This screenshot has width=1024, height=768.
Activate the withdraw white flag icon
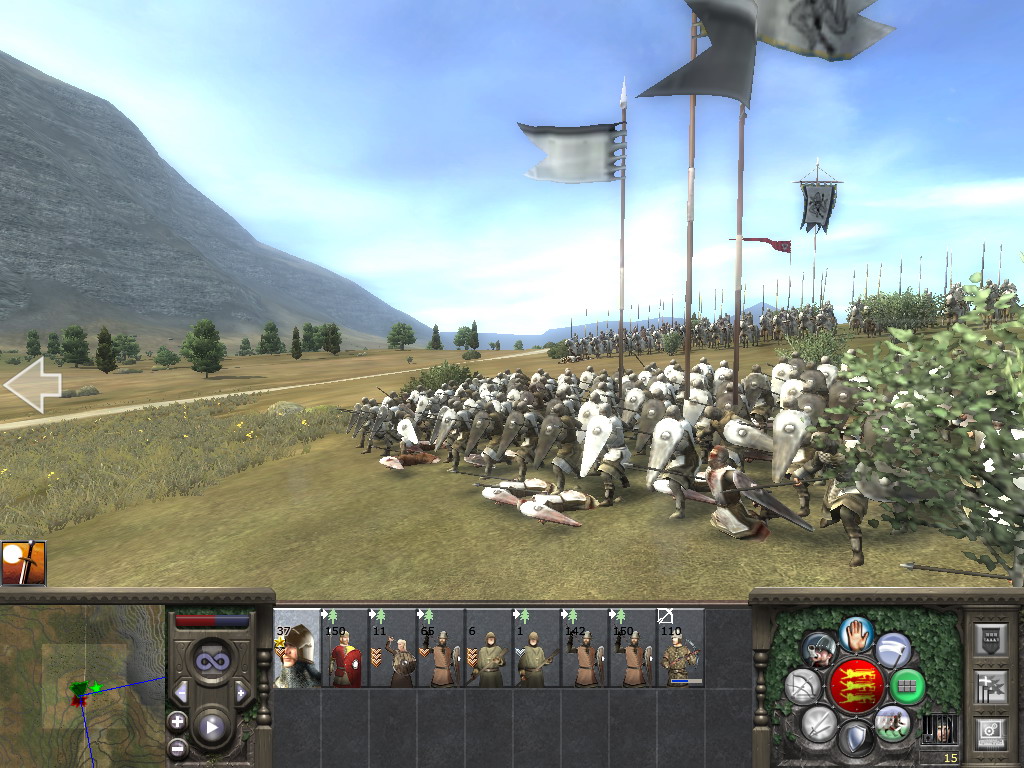pyautogui.click(x=893, y=650)
